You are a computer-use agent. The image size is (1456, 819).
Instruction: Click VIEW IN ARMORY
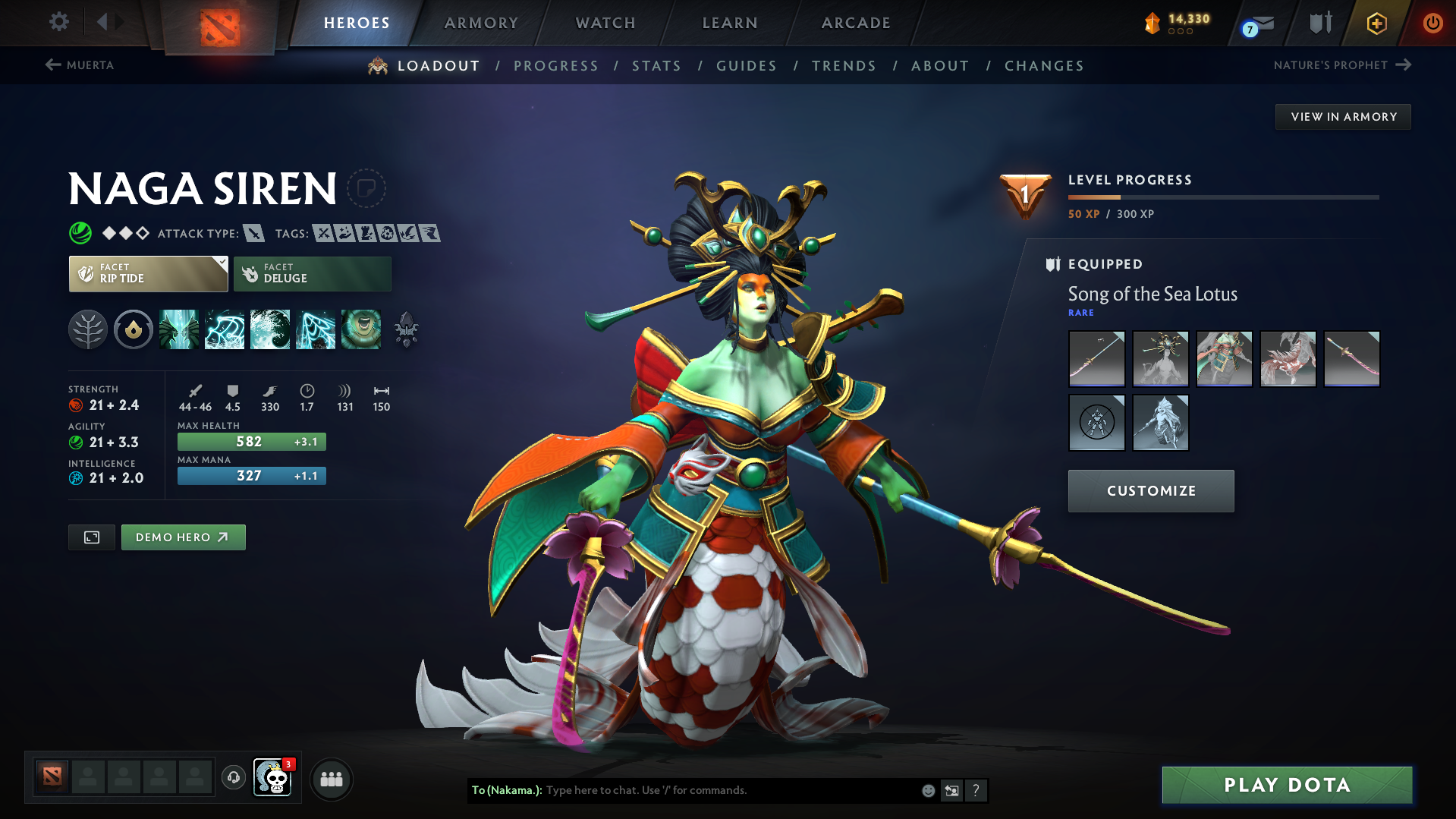tap(1342, 116)
